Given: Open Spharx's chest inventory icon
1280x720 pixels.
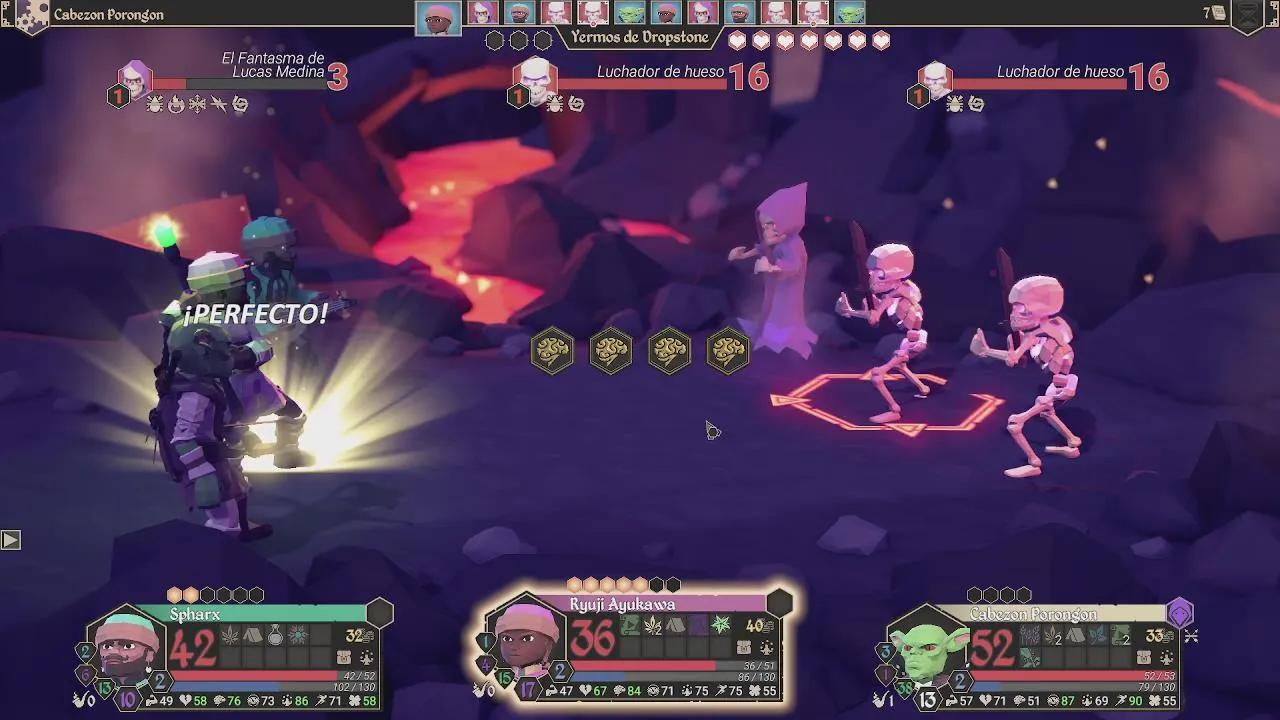Looking at the screenshot, I should (x=344, y=657).
